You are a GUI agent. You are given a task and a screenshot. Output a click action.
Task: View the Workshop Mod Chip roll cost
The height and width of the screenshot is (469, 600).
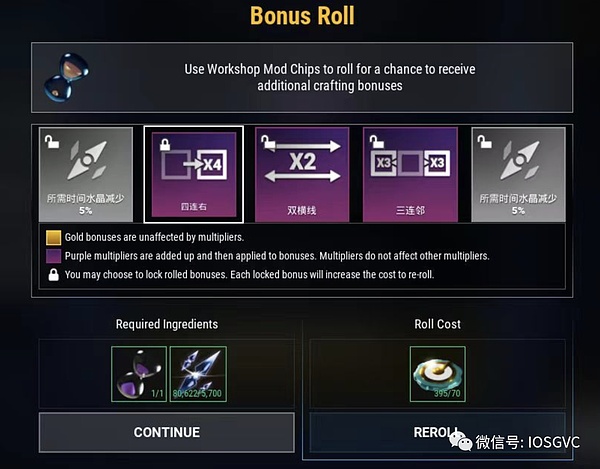tap(437, 374)
